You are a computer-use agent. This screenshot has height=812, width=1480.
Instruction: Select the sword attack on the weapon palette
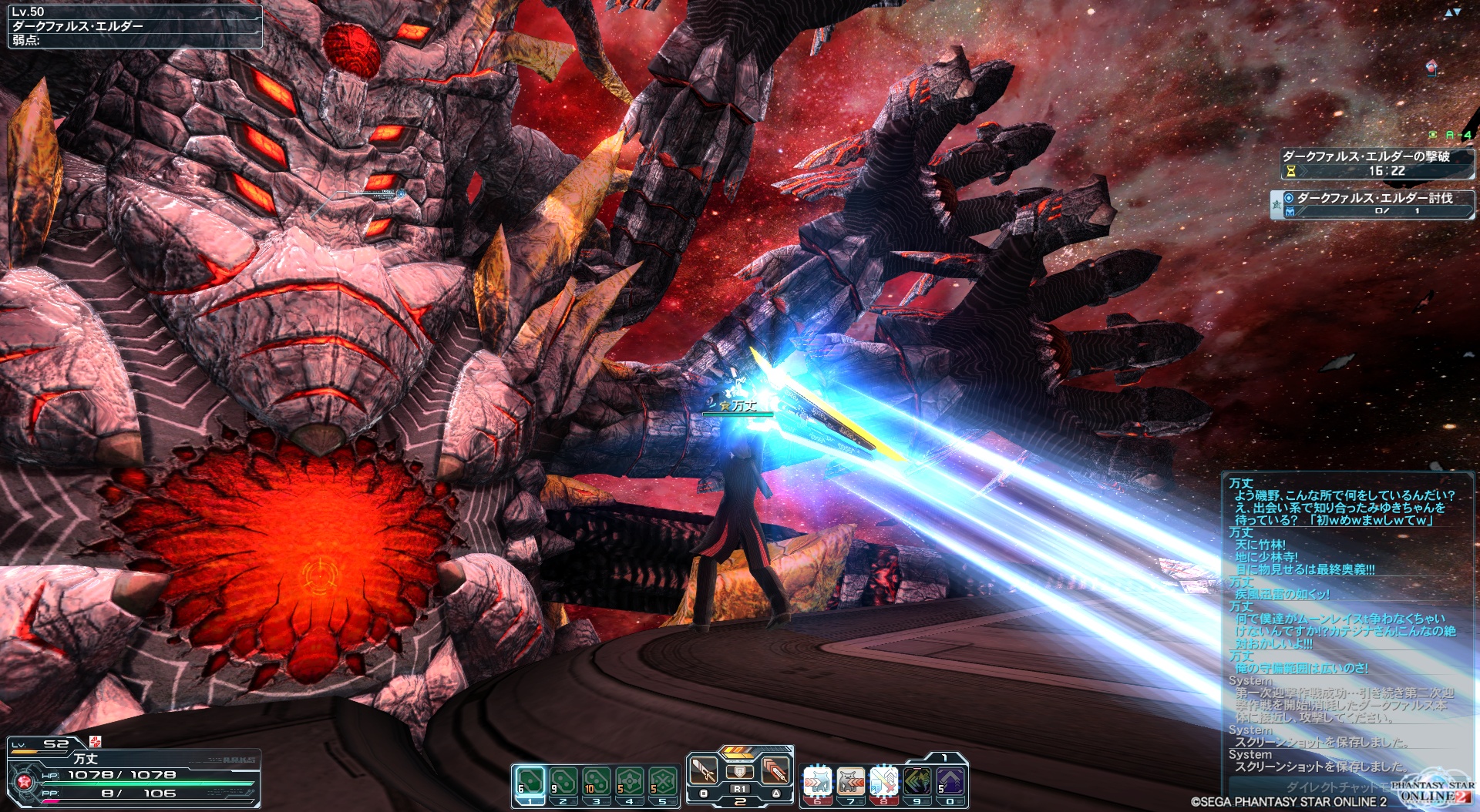(x=703, y=770)
